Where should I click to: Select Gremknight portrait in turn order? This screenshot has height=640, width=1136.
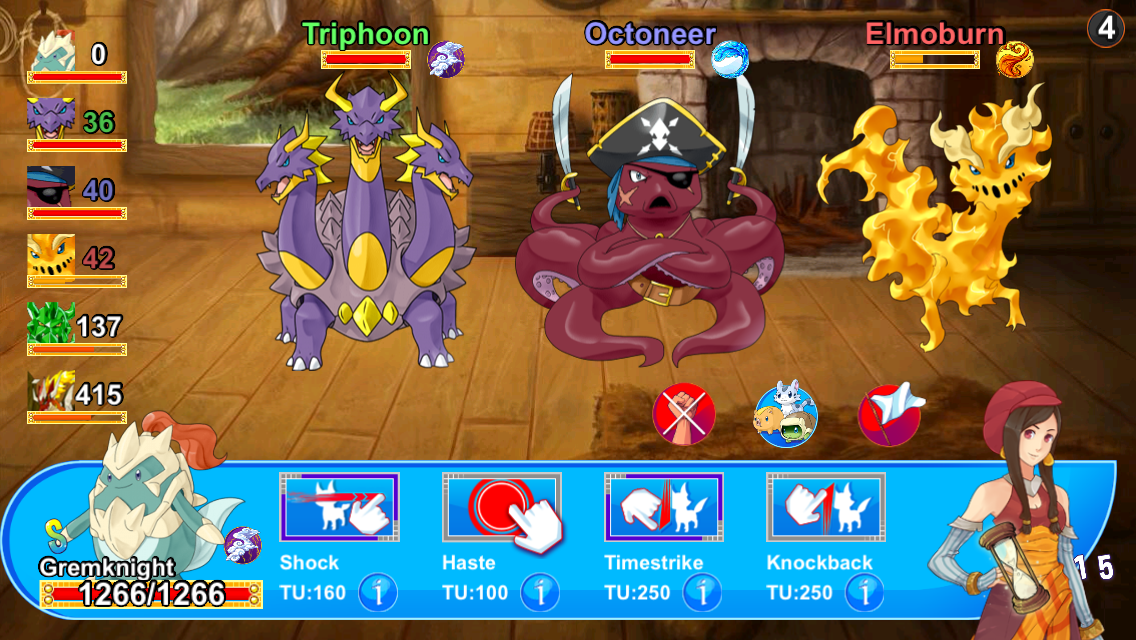pyautogui.click(x=52, y=54)
